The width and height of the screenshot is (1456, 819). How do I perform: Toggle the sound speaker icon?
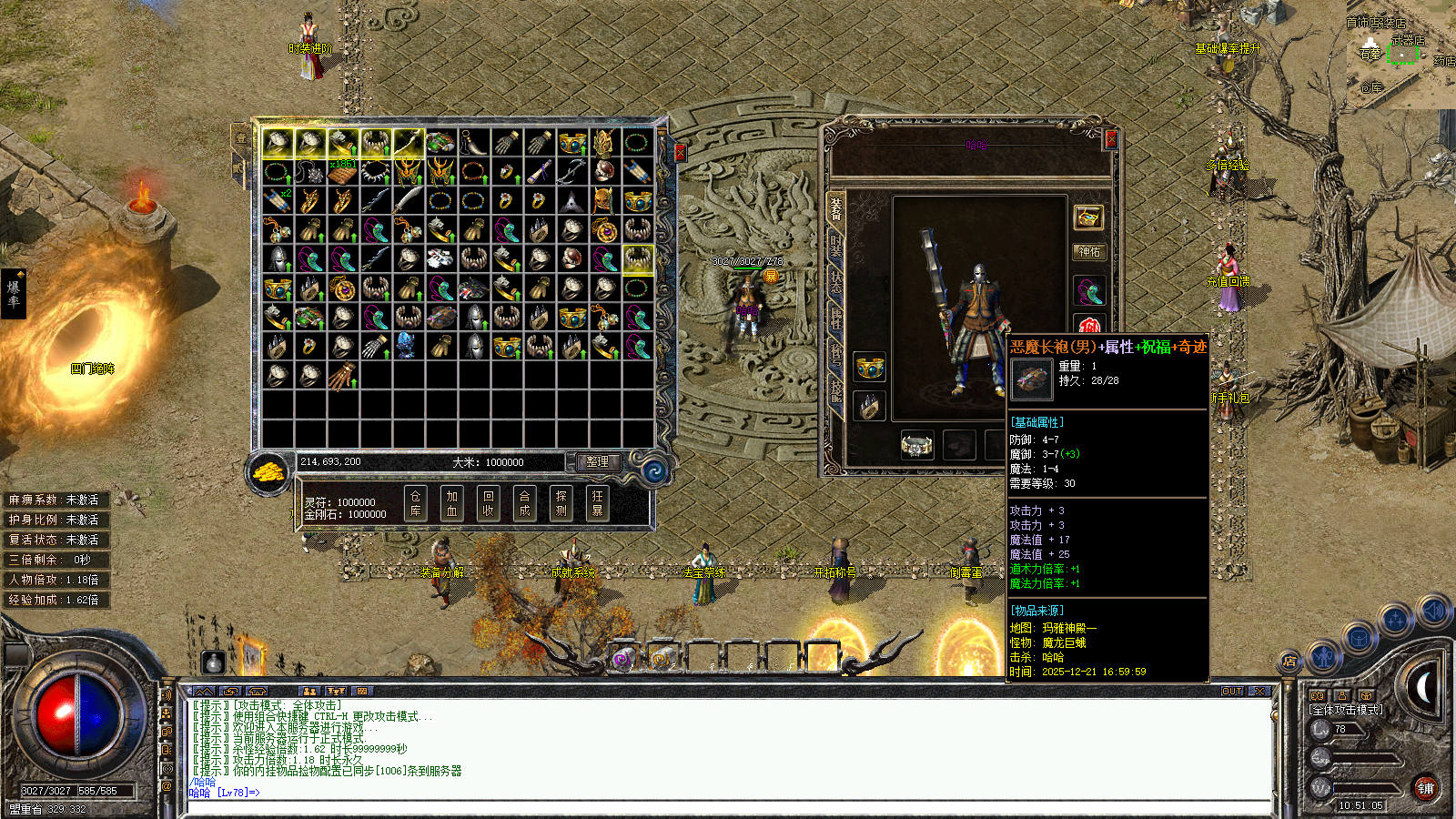click(x=1433, y=610)
